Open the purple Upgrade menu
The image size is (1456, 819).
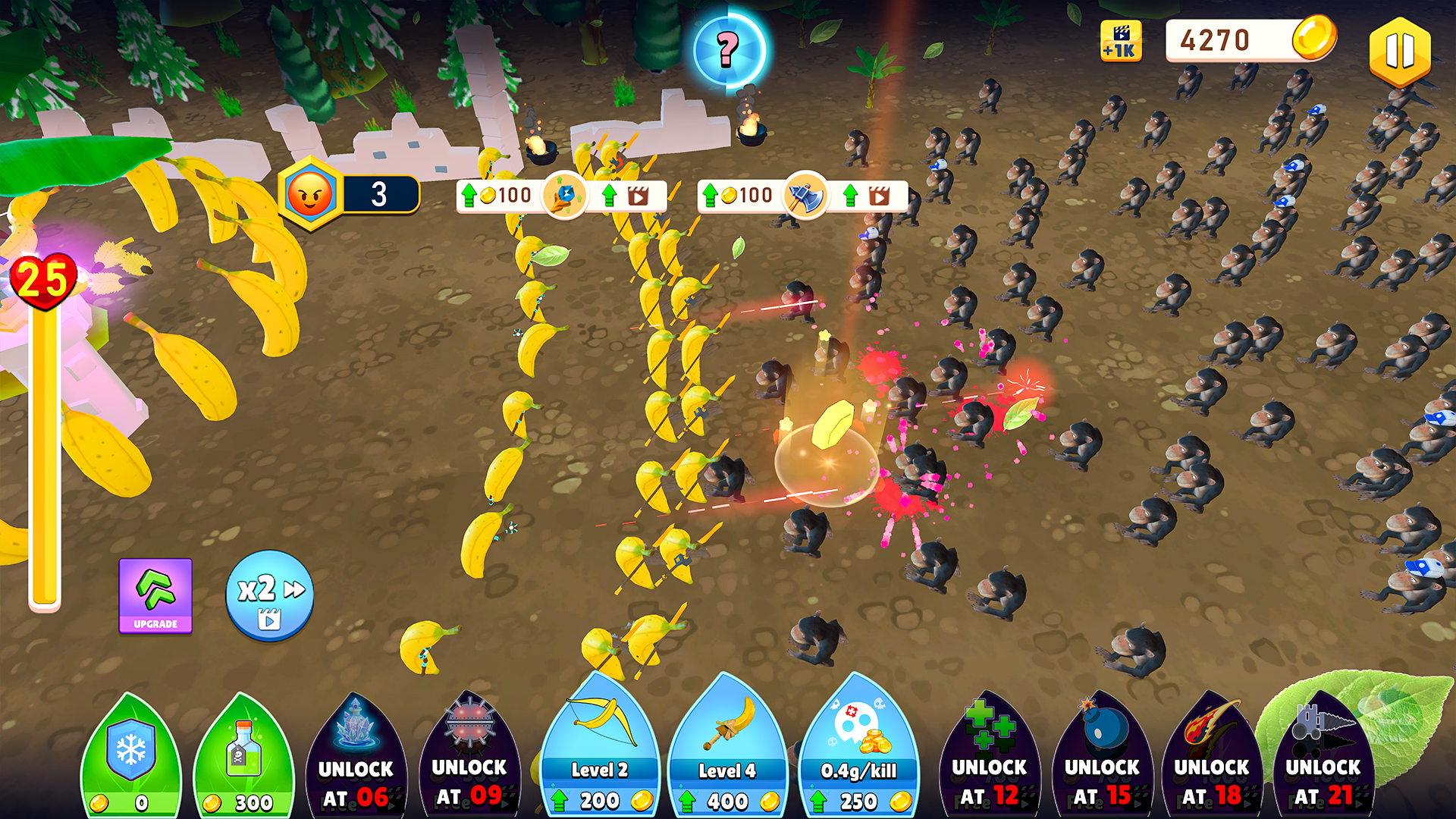155,595
